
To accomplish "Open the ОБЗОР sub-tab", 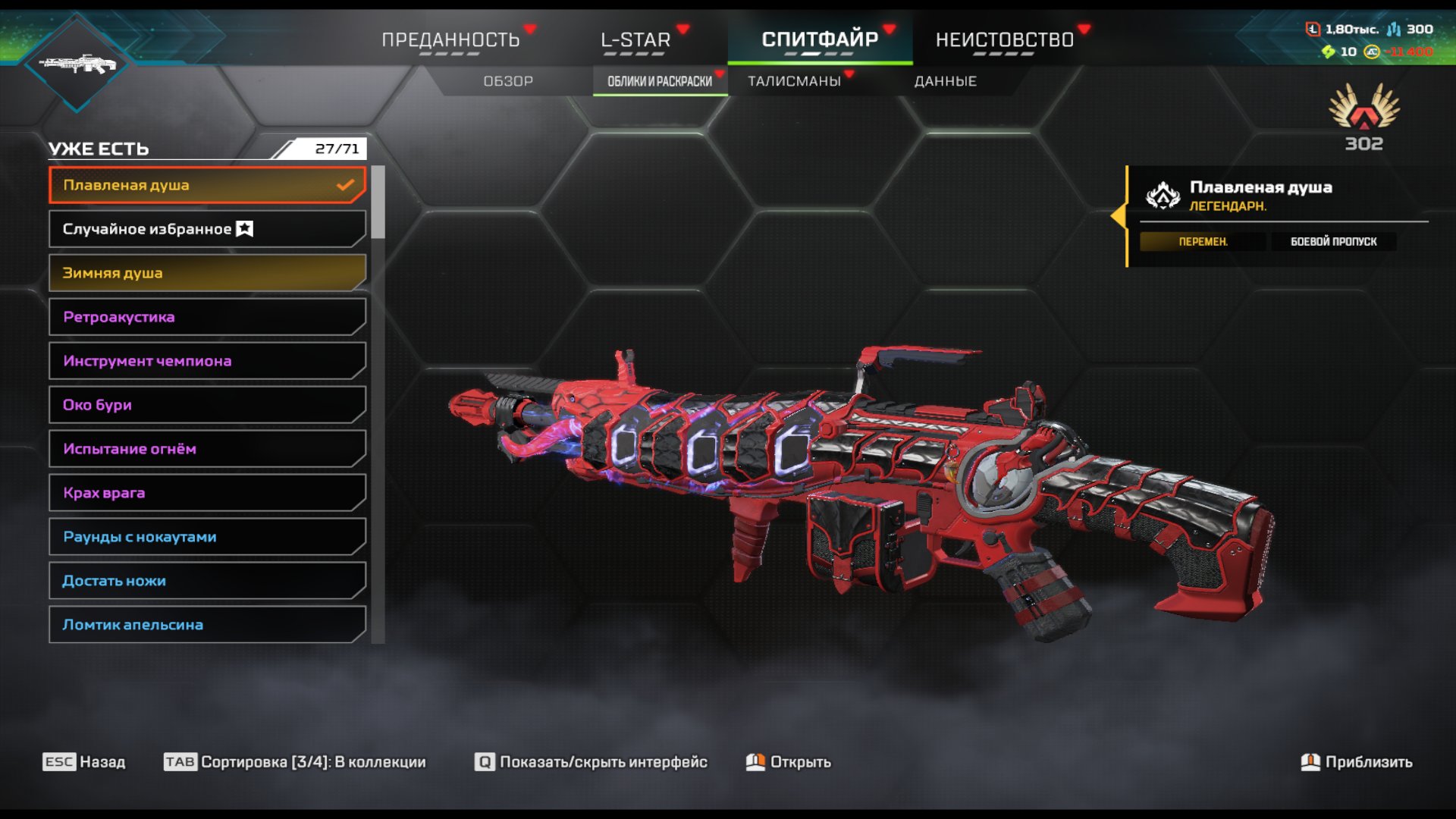I will pyautogui.click(x=508, y=81).
